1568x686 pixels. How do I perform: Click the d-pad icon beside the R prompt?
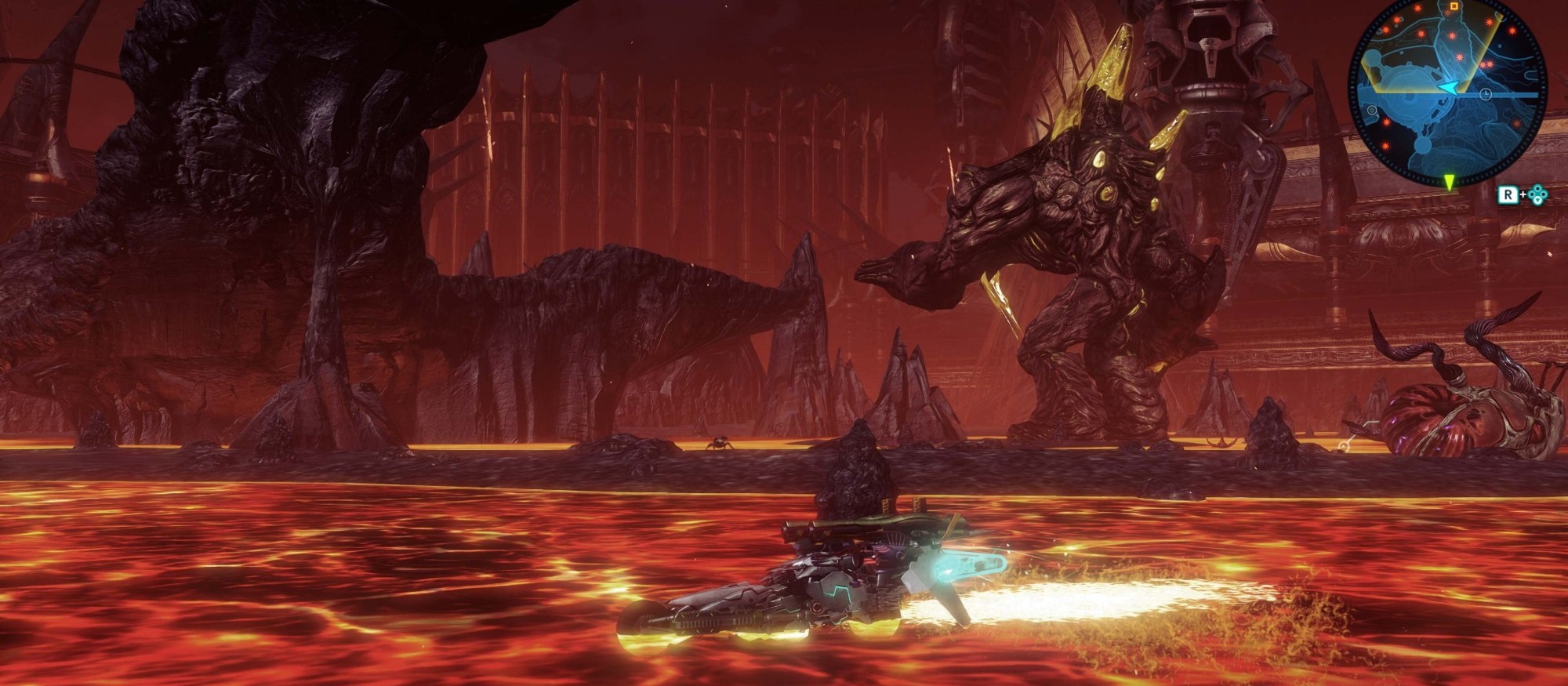(x=1537, y=194)
